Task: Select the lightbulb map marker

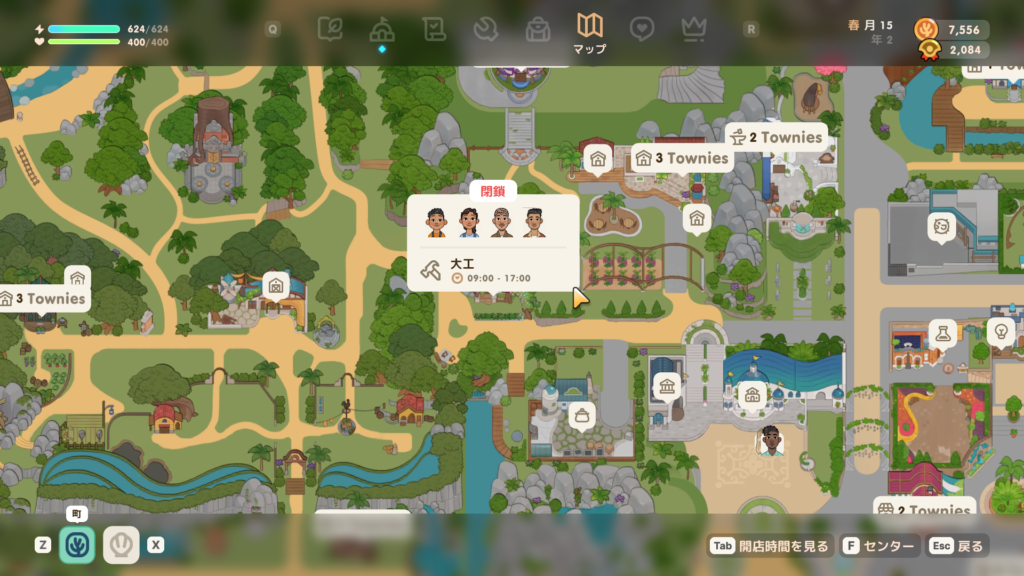Action: point(999,330)
